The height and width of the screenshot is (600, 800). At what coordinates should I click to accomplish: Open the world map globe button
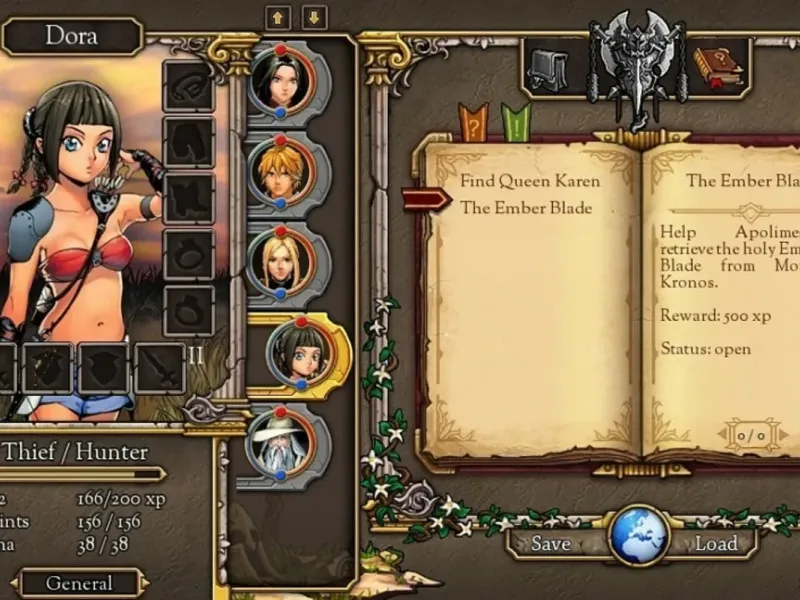pyautogui.click(x=638, y=536)
